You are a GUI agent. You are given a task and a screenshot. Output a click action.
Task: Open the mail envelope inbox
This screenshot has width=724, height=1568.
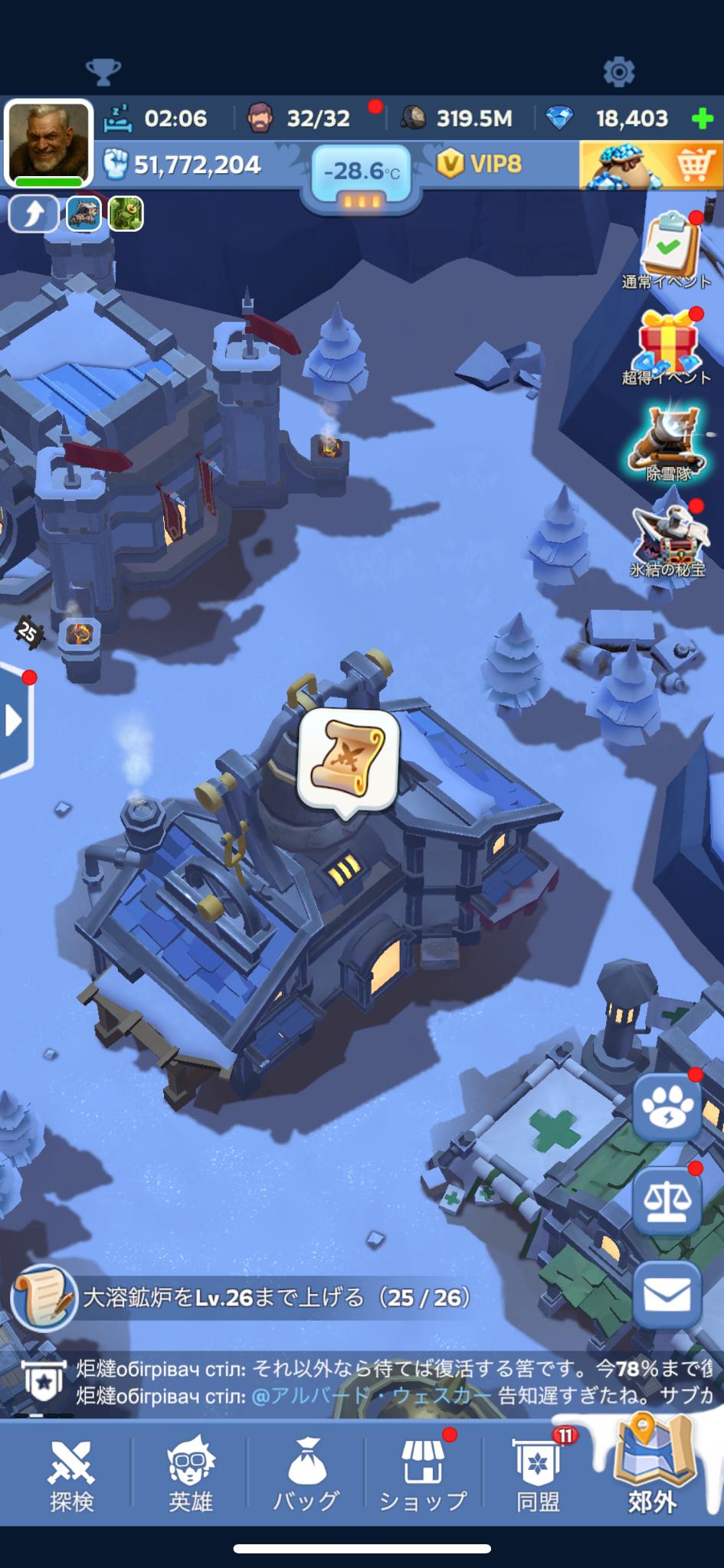(667, 1295)
